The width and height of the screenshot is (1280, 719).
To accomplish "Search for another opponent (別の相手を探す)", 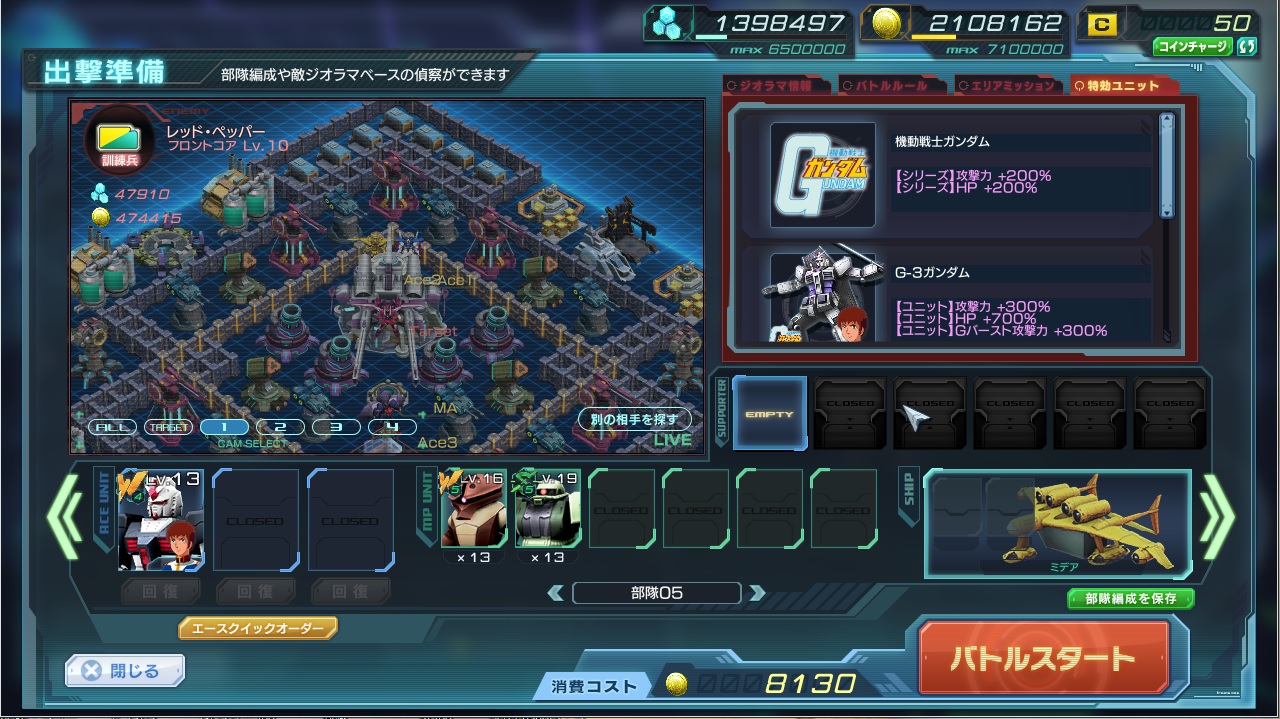I will 633,420.
